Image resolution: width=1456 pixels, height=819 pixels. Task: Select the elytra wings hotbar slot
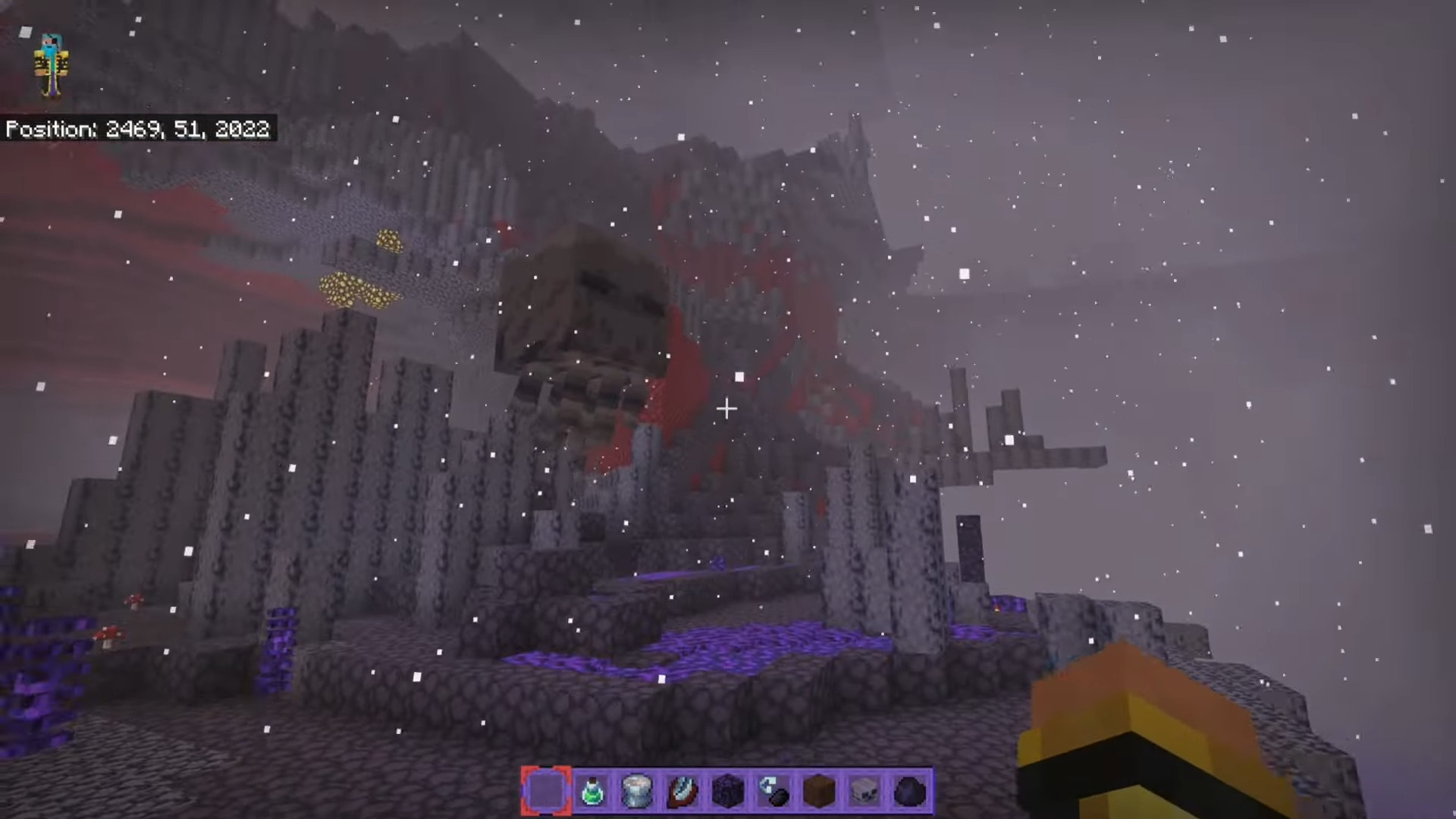pos(682,792)
